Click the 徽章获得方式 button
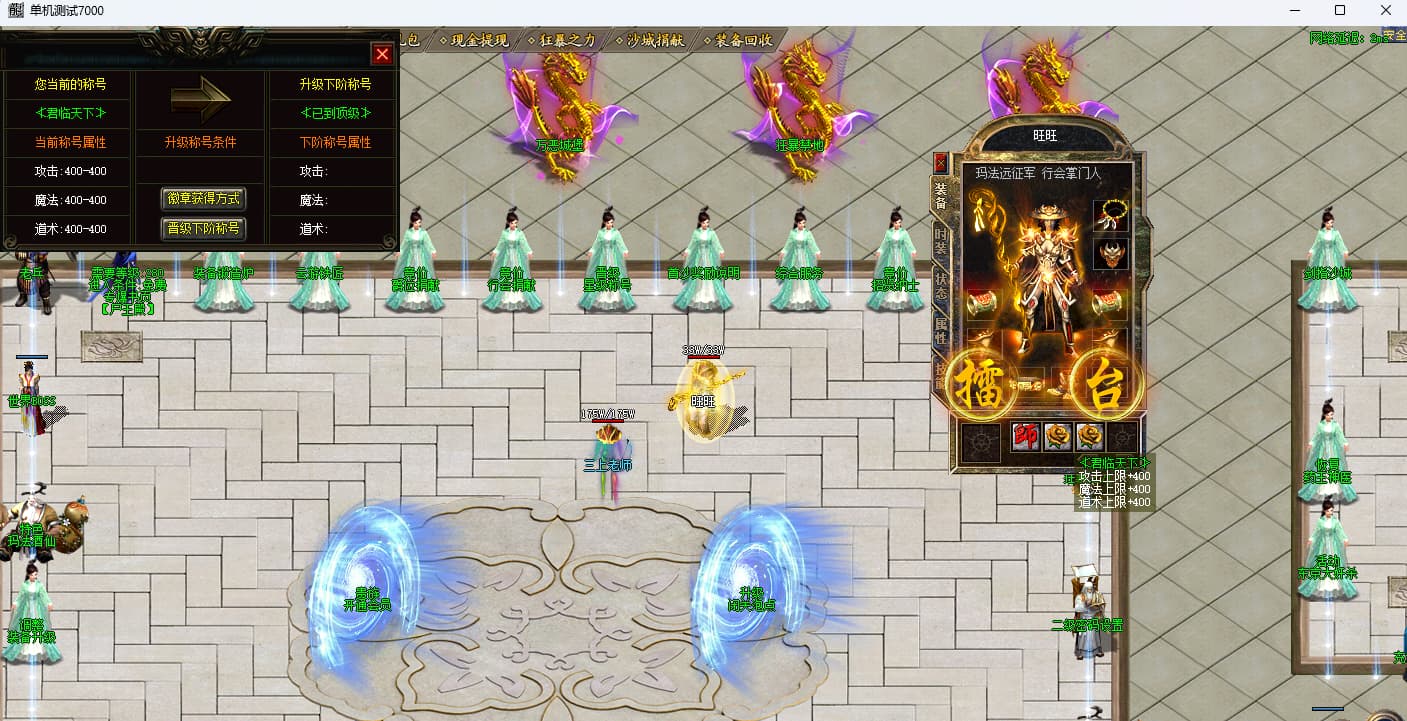1407x721 pixels. click(x=203, y=199)
